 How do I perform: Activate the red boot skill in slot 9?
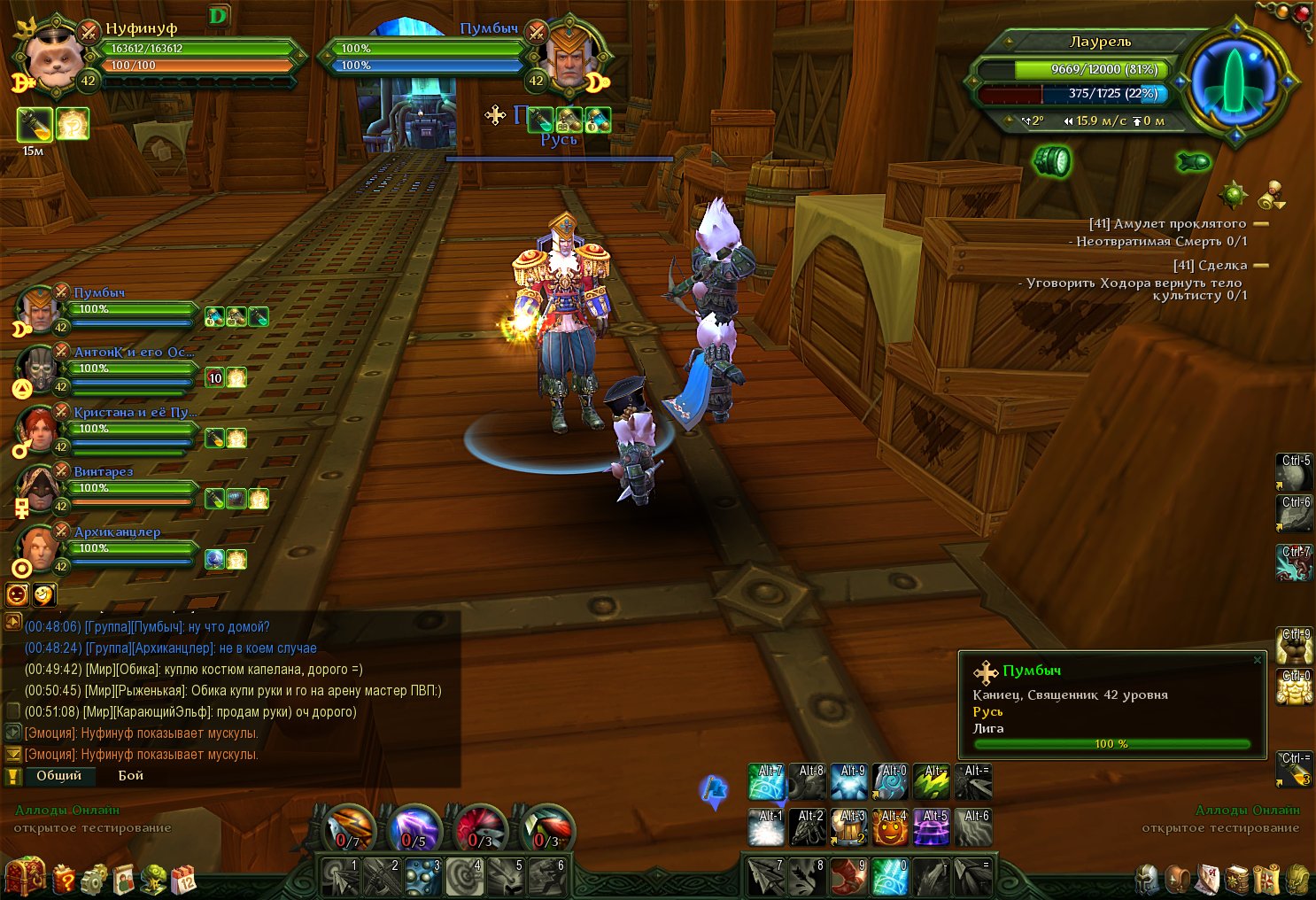pos(848,875)
